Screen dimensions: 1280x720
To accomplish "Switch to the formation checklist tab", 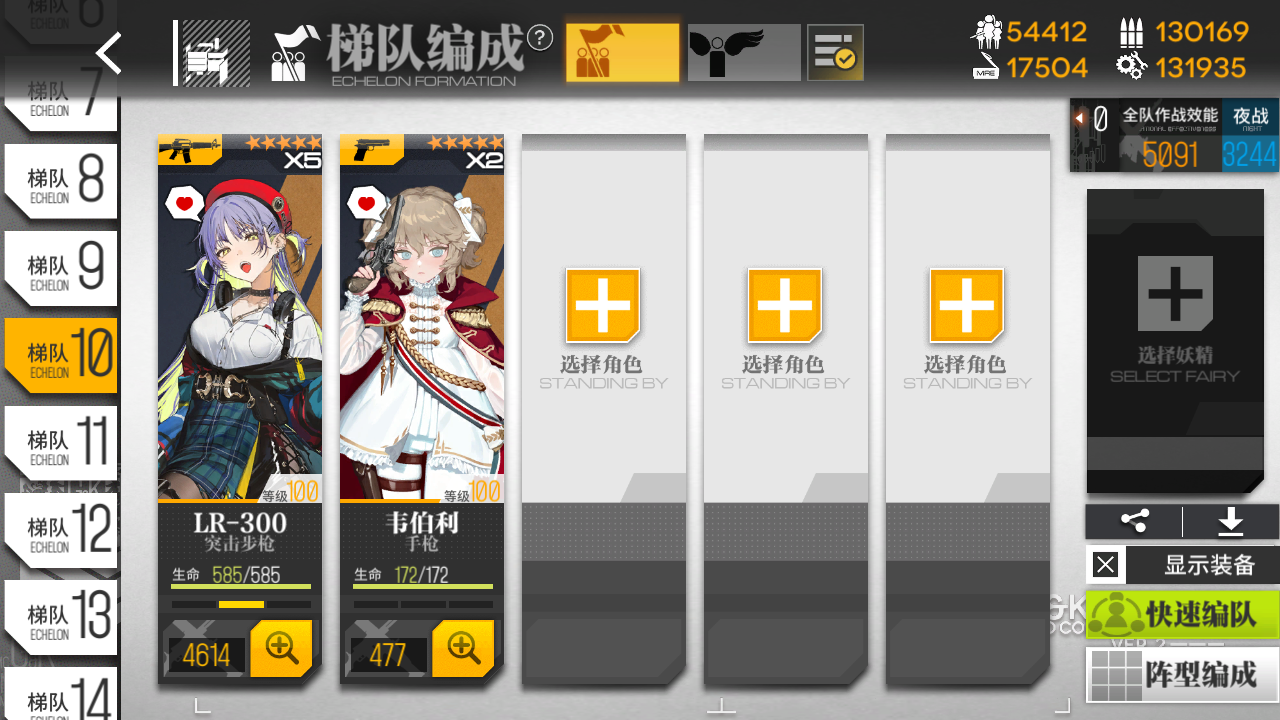I will 835,51.
